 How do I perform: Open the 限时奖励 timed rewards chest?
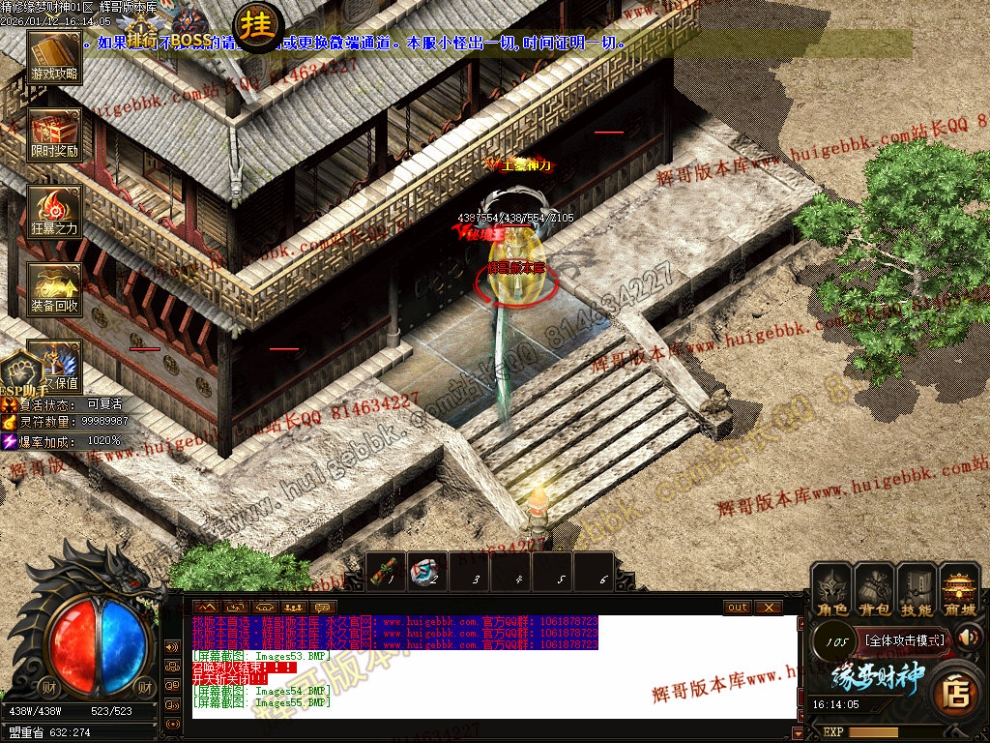tap(54, 133)
